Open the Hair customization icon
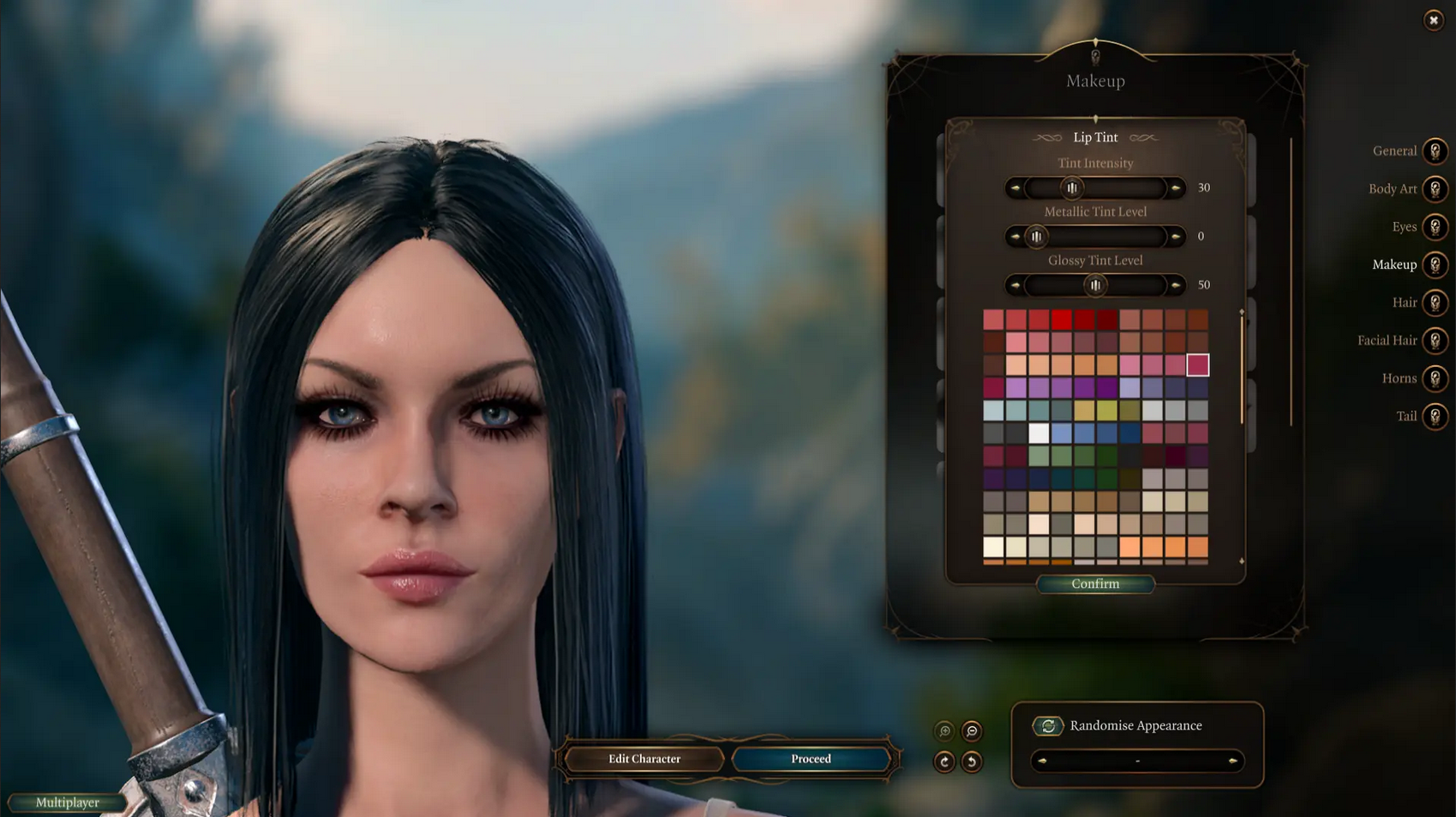 1433,303
